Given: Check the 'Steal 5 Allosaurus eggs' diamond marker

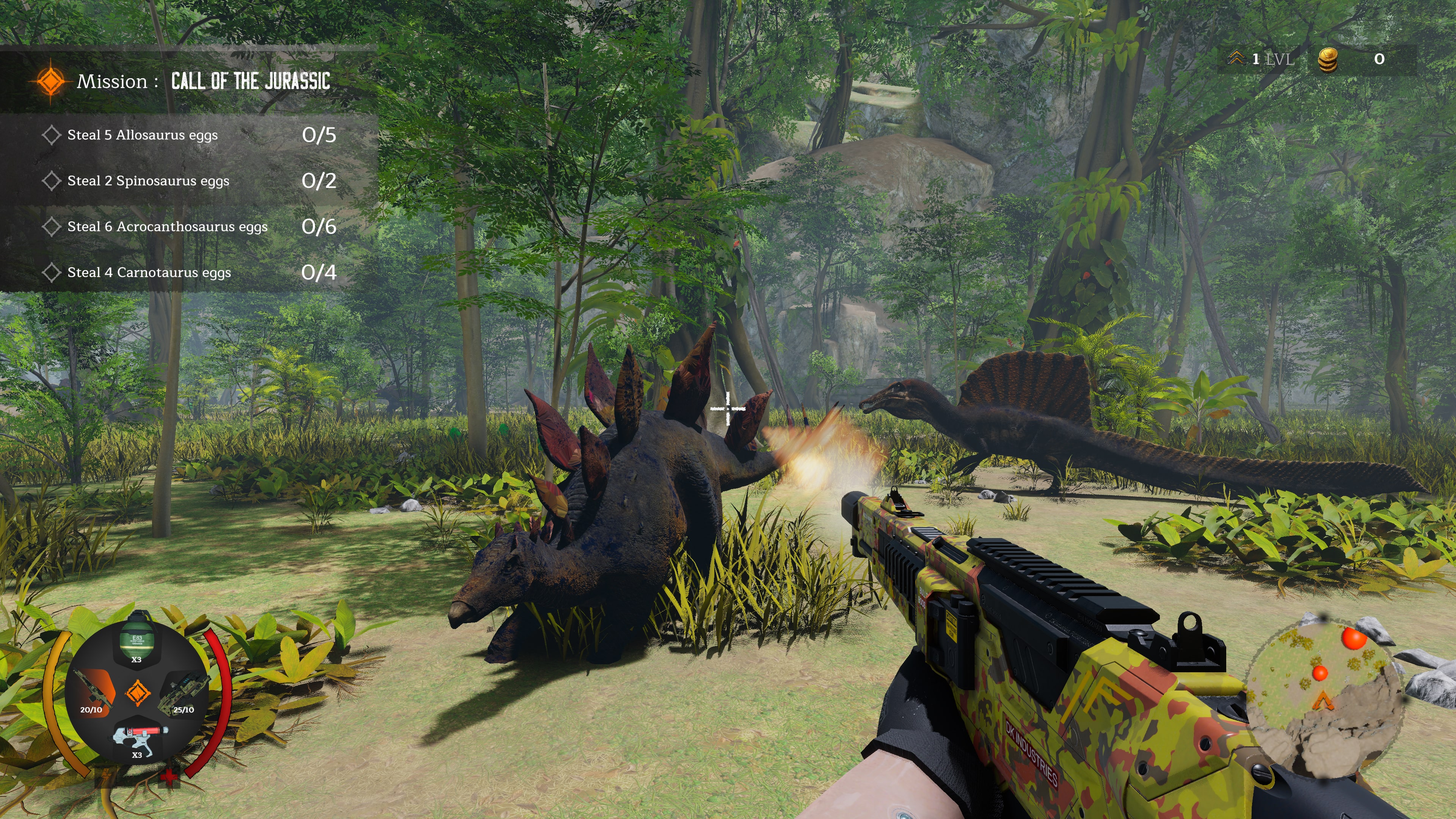Looking at the screenshot, I should click(52, 136).
